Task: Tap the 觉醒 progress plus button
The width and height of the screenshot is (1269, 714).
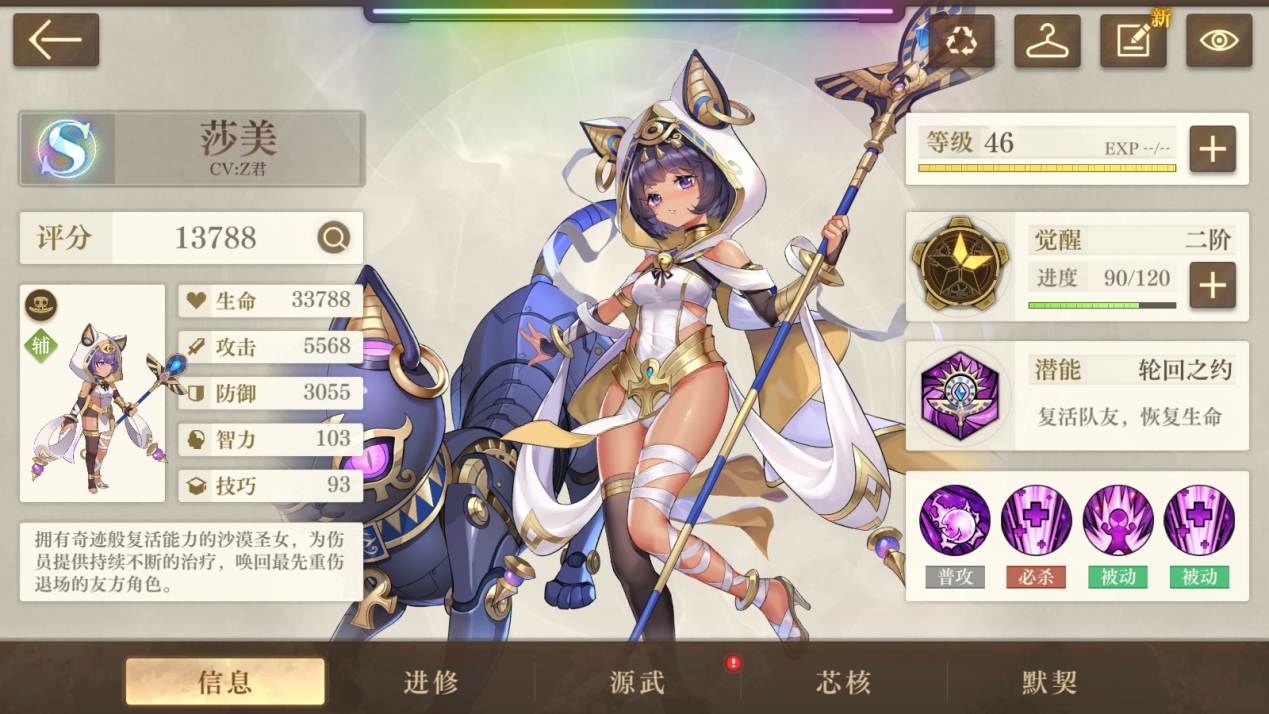Action: [1212, 286]
